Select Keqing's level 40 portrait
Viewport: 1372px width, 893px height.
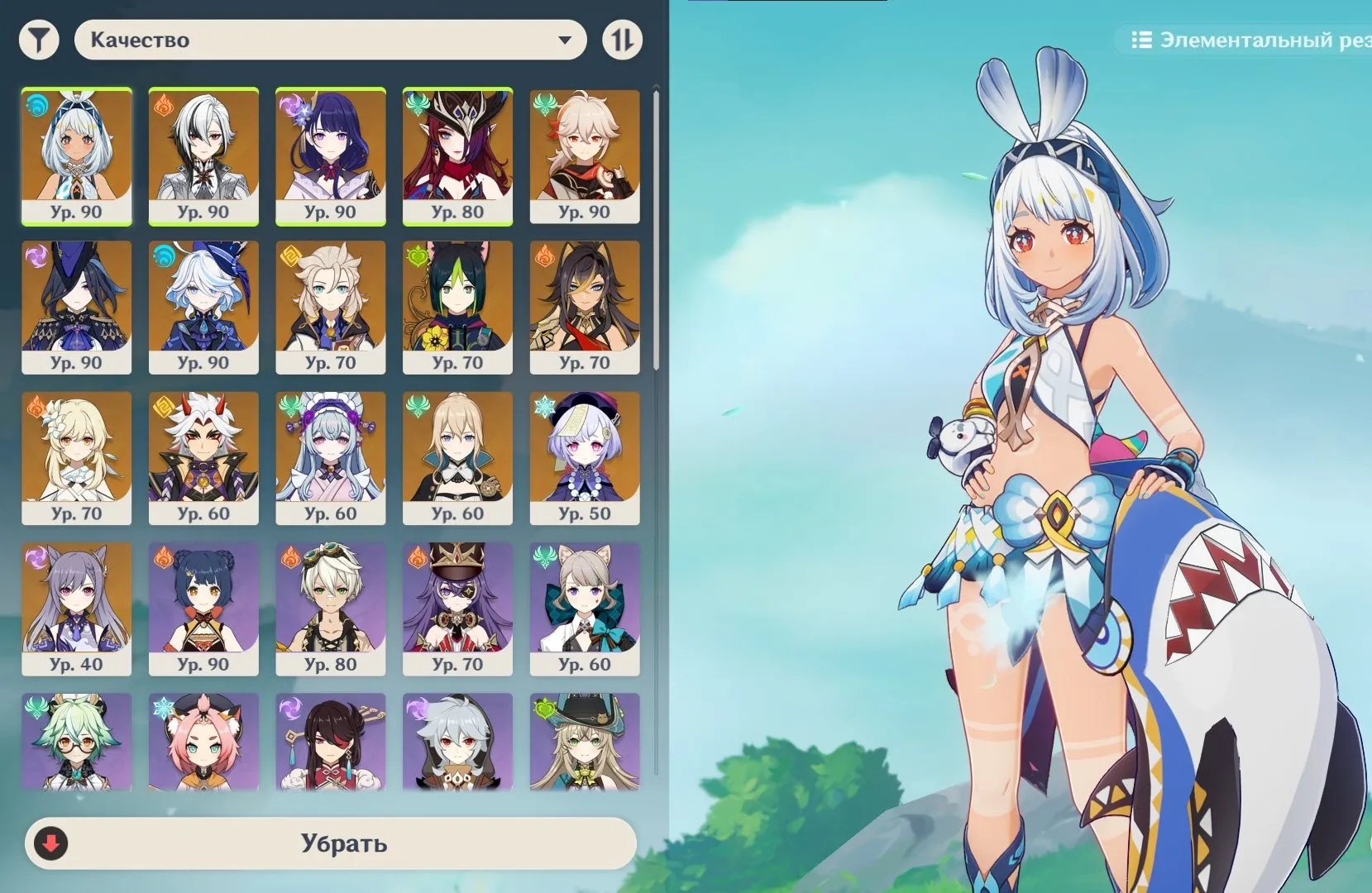[77, 609]
